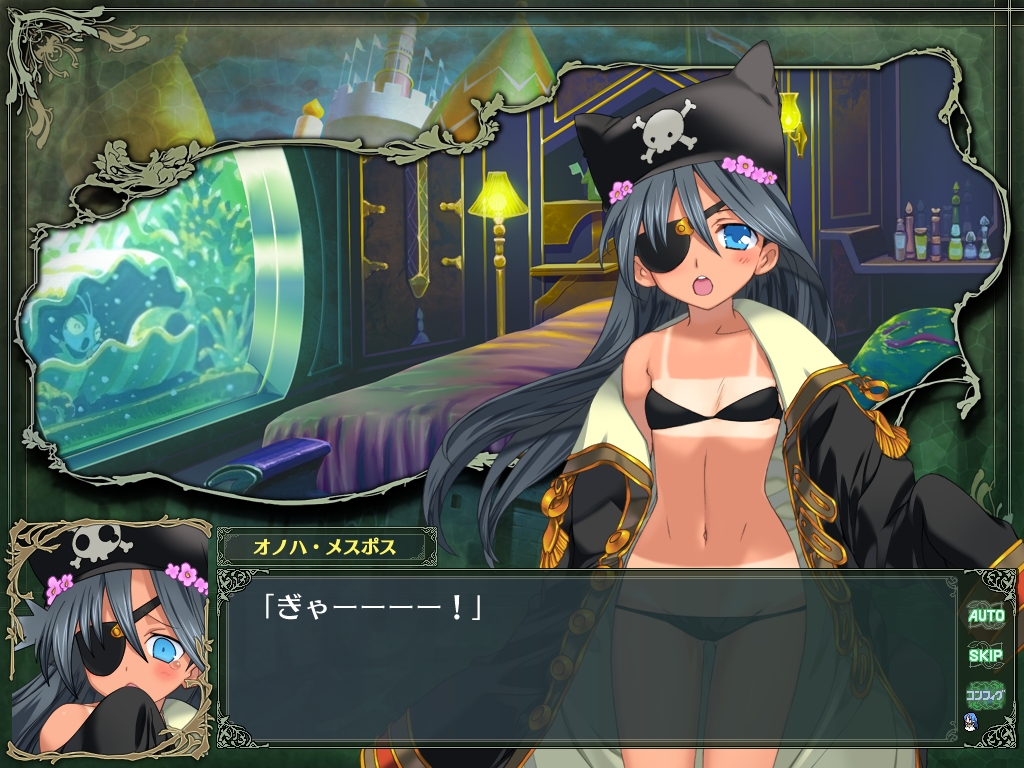Enable AUTO text advance mode
The width and height of the screenshot is (1024, 768).
985,616
